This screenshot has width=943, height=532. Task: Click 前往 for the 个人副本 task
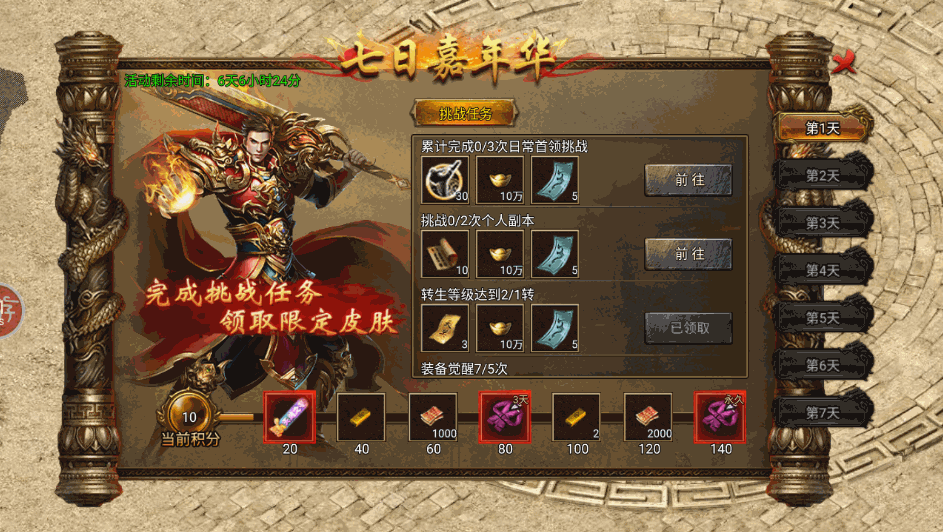[x=688, y=254]
